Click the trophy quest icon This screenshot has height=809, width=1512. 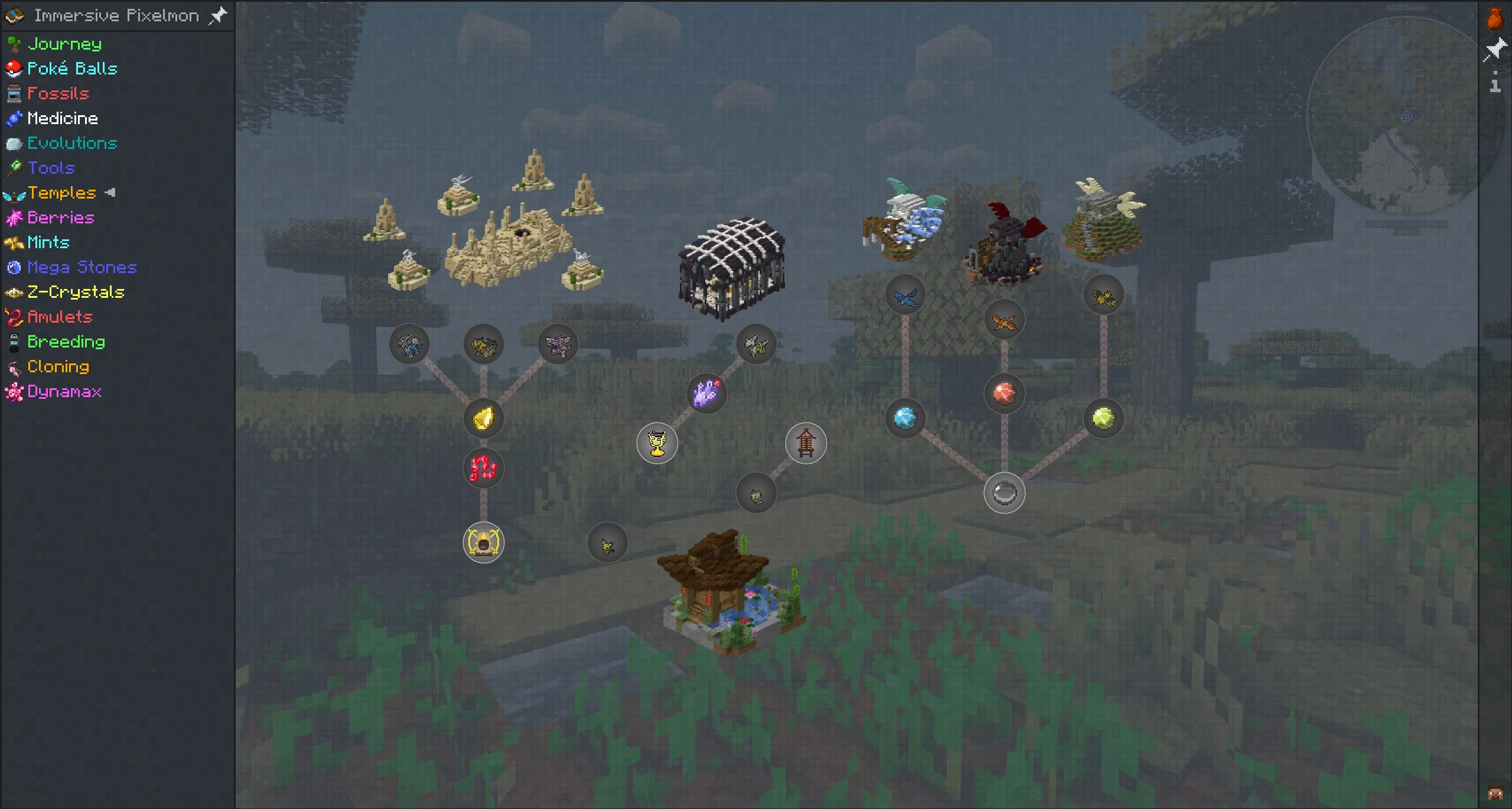coord(657,443)
